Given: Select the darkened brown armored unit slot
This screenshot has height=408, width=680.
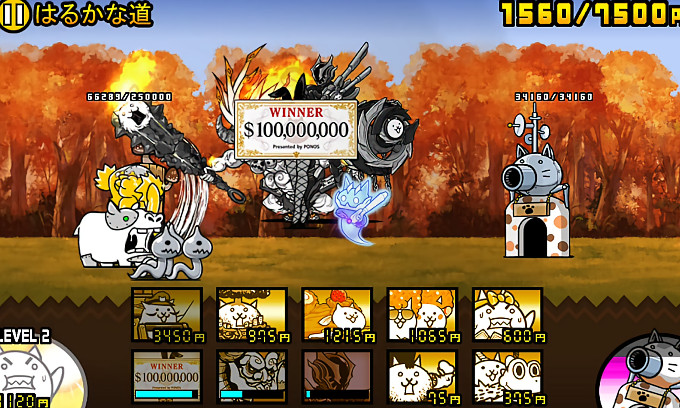Looking at the screenshot, I should tap(337, 376).
